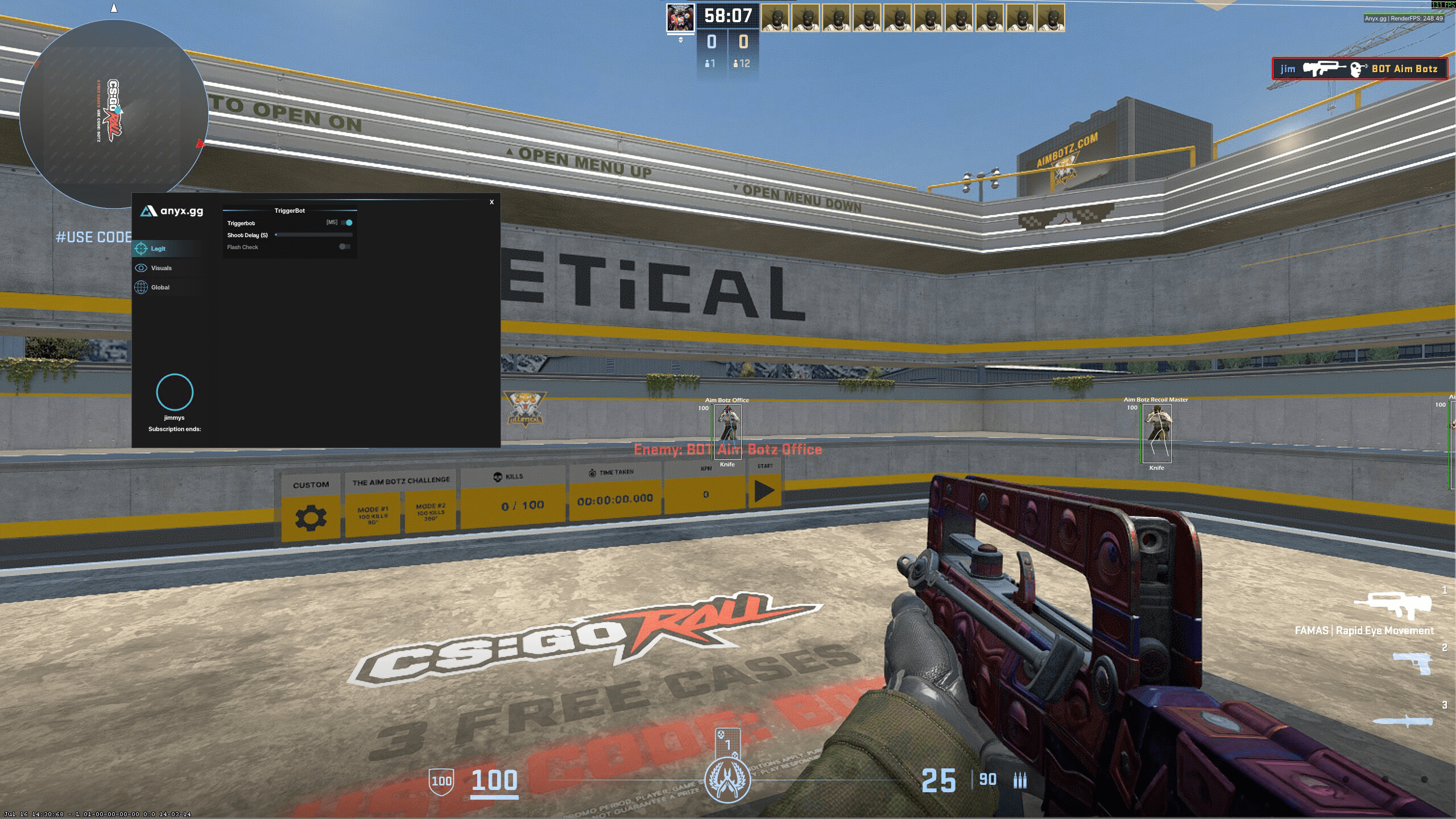This screenshot has width=1456, height=819.
Task: Select the Legit menu entry
Action: (158, 249)
